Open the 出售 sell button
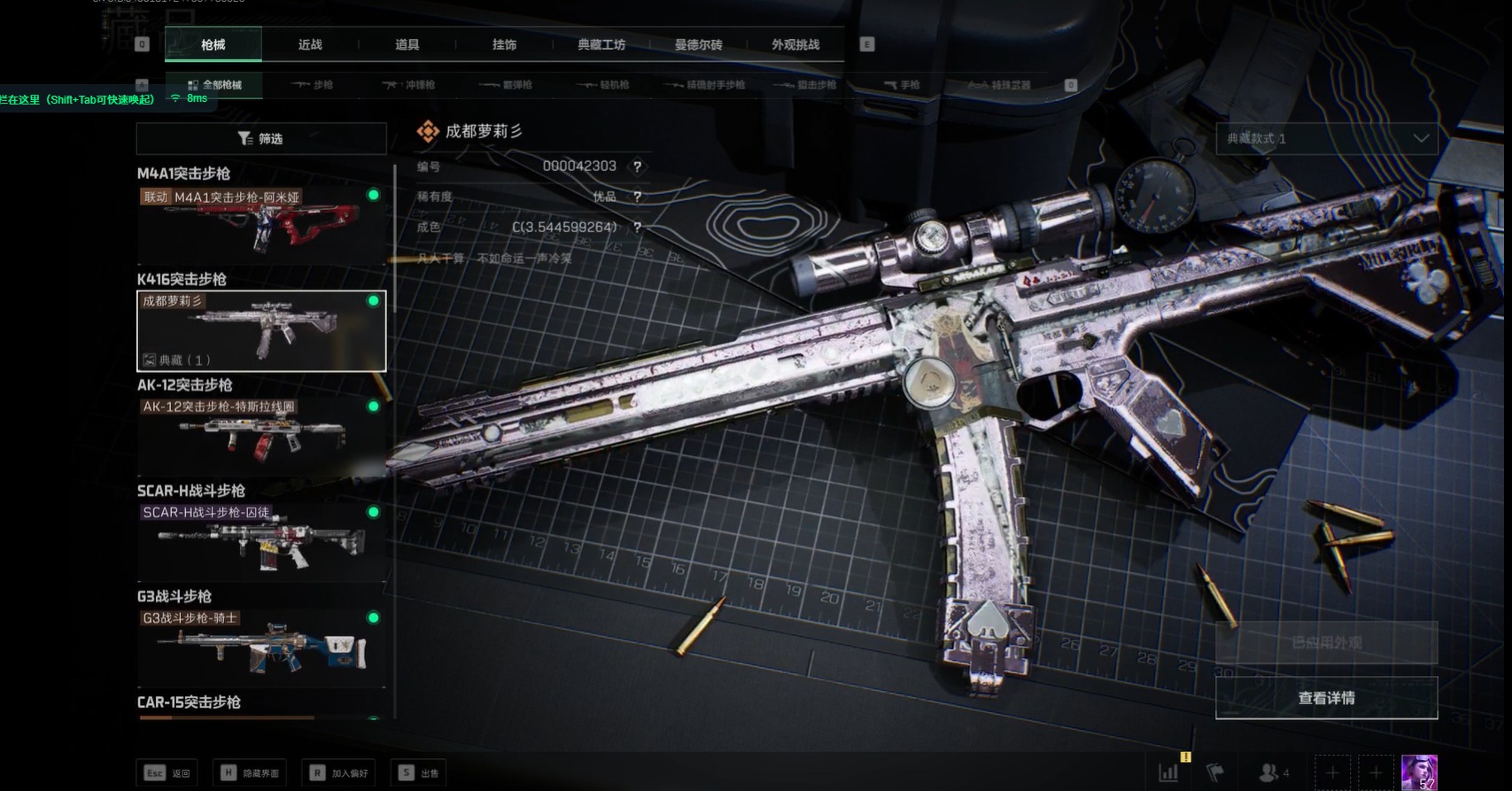This screenshot has width=1512, height=791. click(421, 772)
